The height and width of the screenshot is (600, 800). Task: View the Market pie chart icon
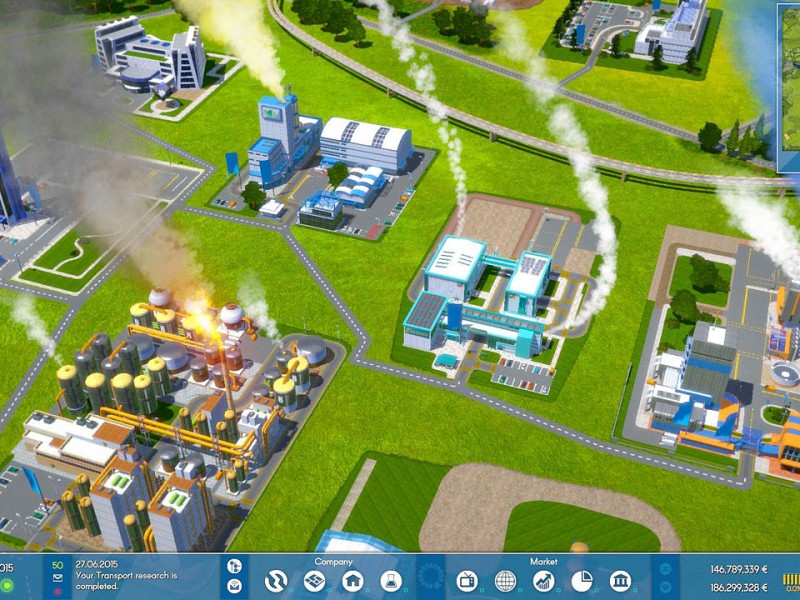tap(582, 581)
